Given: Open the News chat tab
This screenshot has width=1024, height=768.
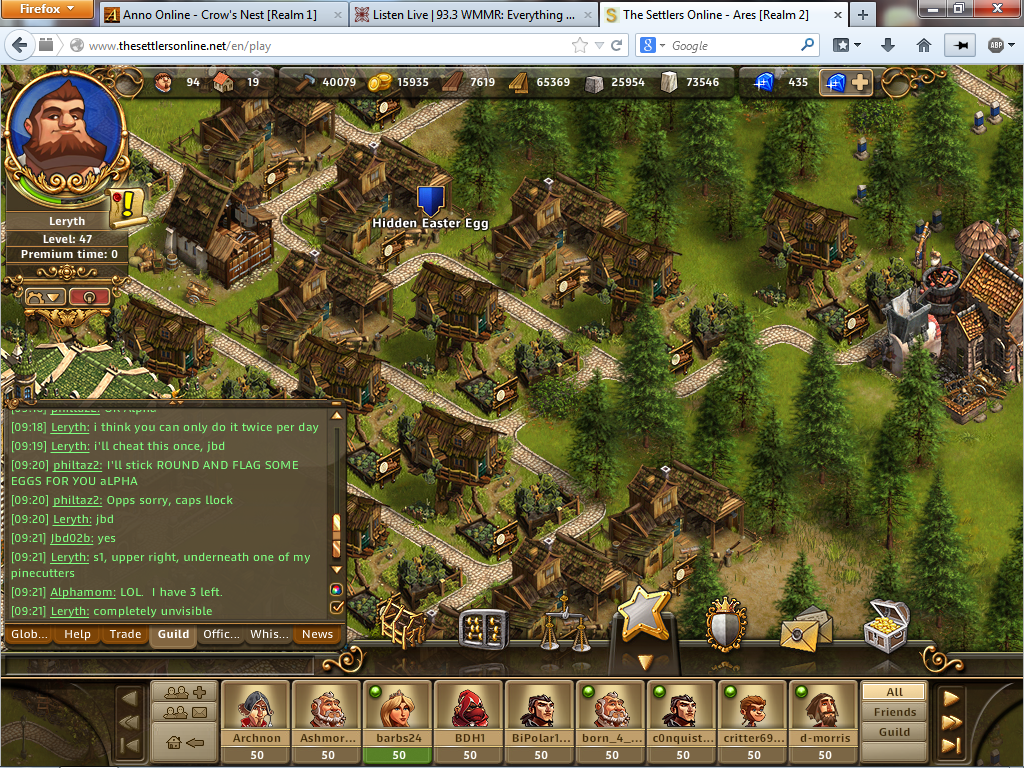Looking at the screenshot, I should [x=317, y=634].
